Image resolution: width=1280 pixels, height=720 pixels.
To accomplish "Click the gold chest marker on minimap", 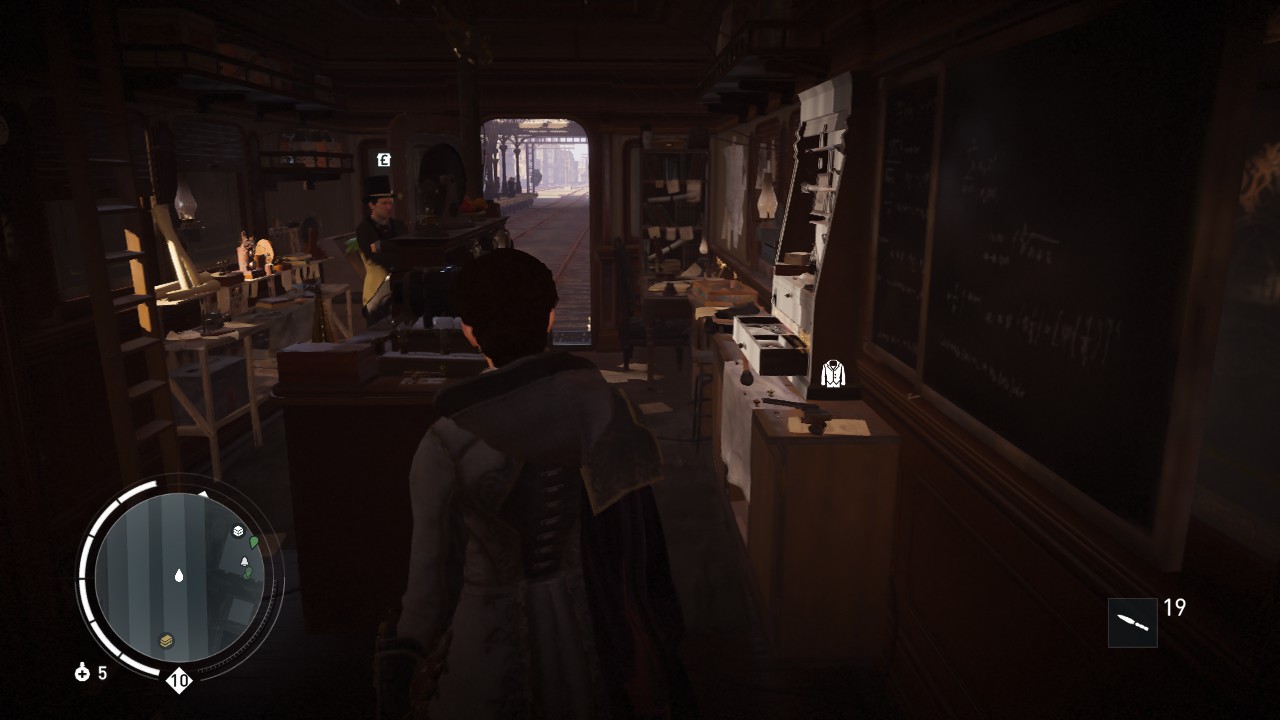I will point(167,641).
